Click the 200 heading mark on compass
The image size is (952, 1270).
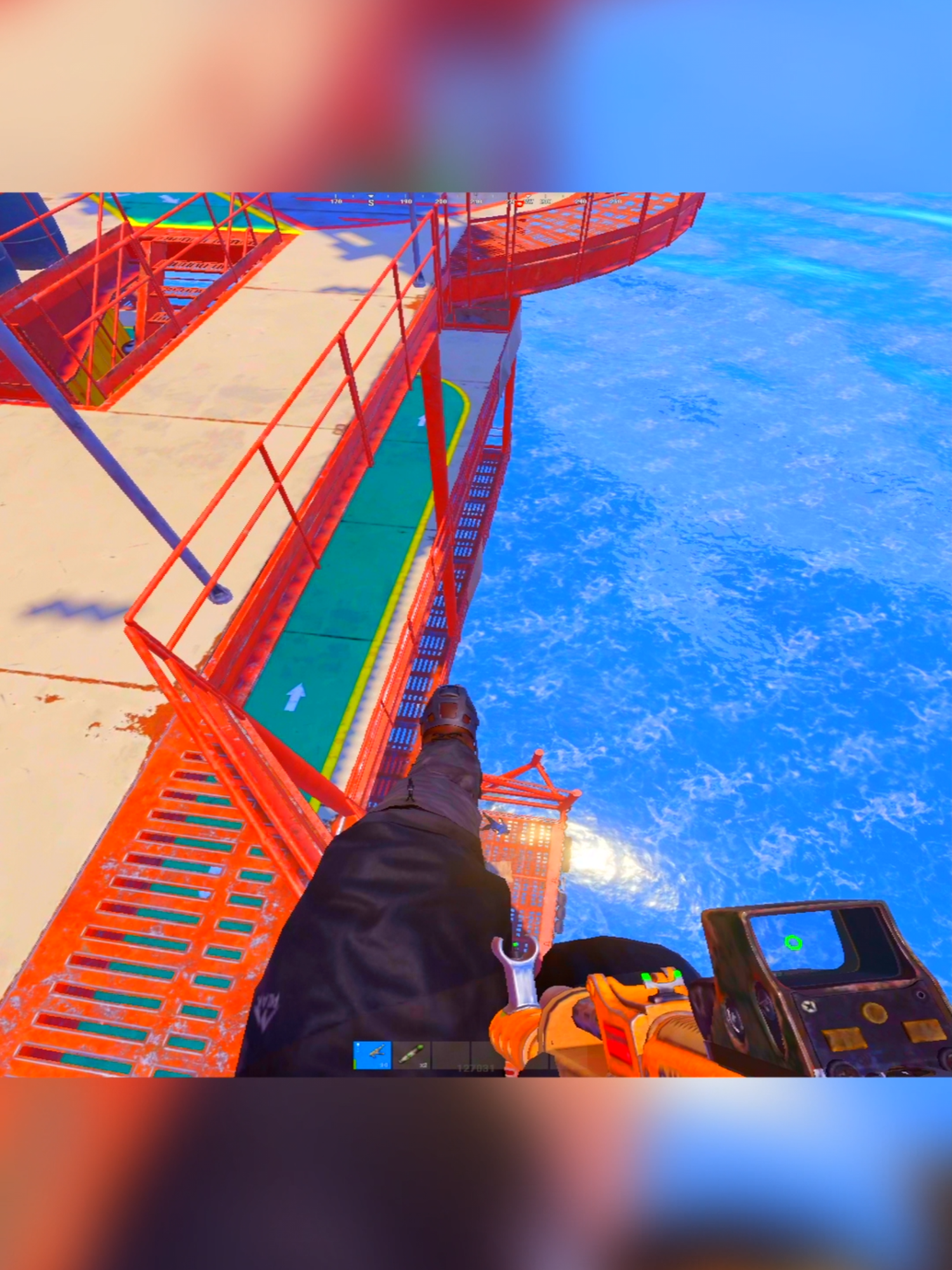pos(441,202)
